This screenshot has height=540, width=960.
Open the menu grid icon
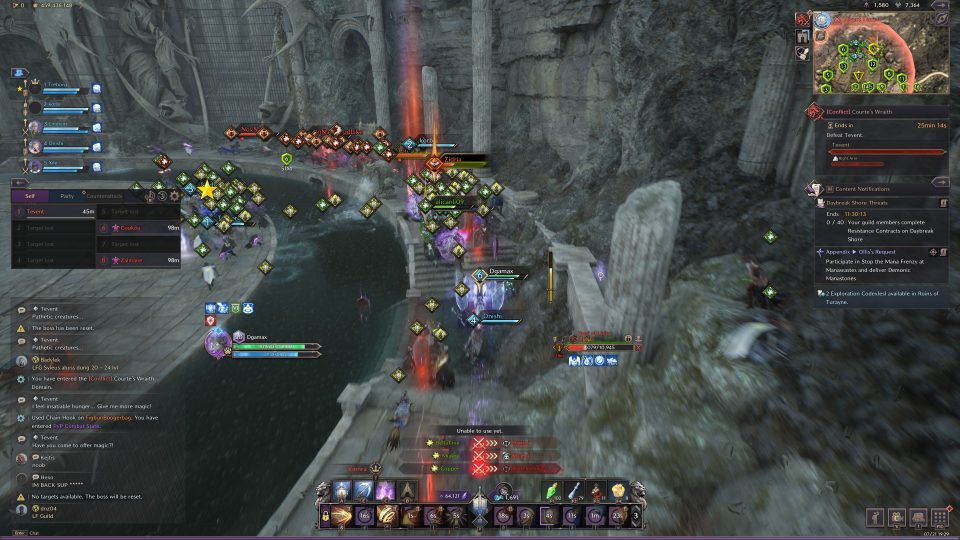coord(940,517)
